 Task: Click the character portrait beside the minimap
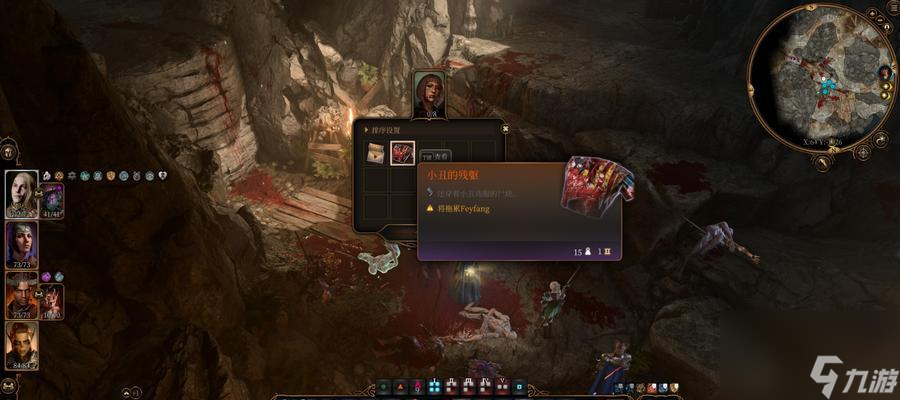coord(884,73)
